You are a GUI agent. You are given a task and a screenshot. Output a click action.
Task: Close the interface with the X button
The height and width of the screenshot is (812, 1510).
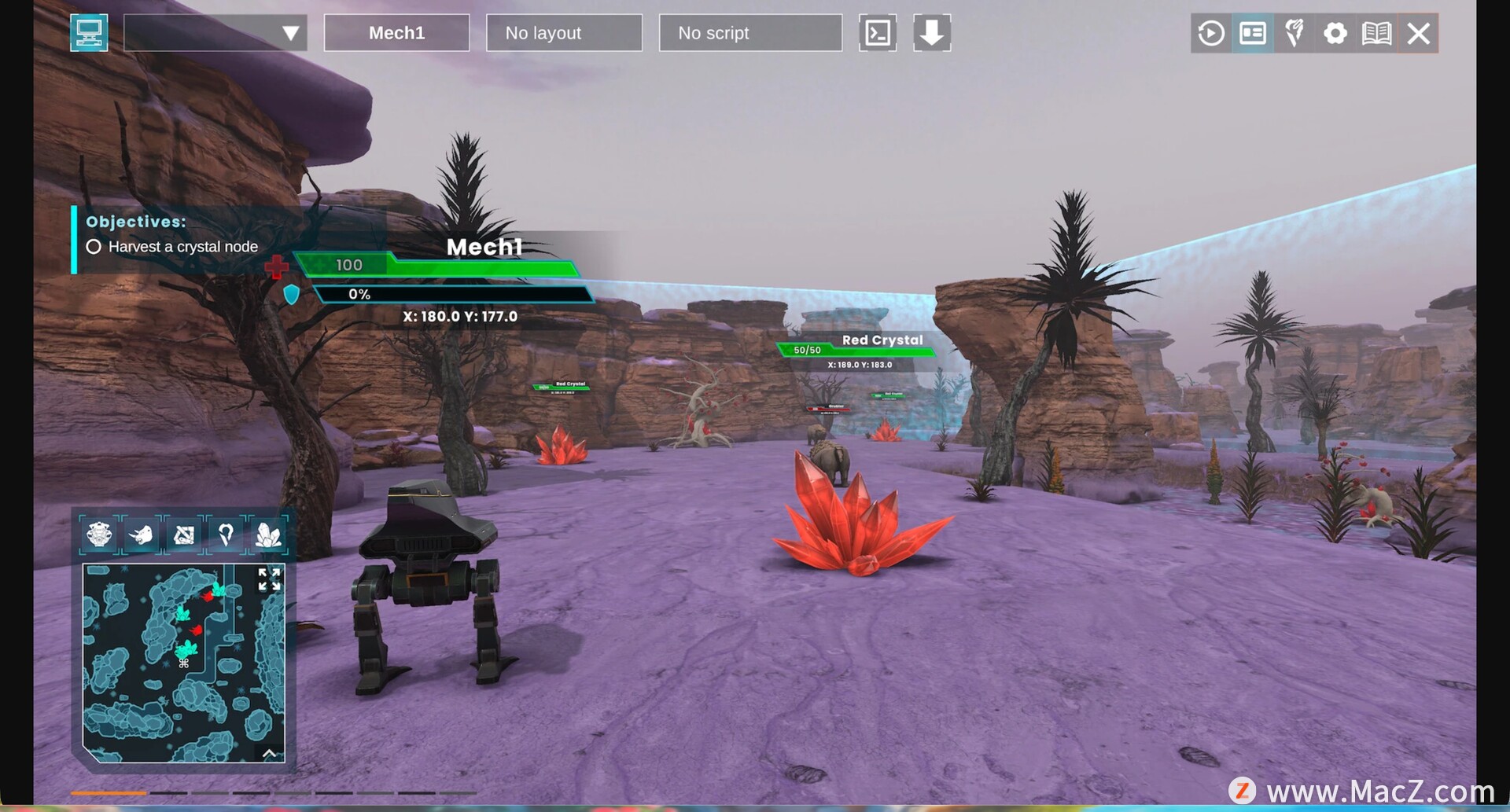(1419, 33)
